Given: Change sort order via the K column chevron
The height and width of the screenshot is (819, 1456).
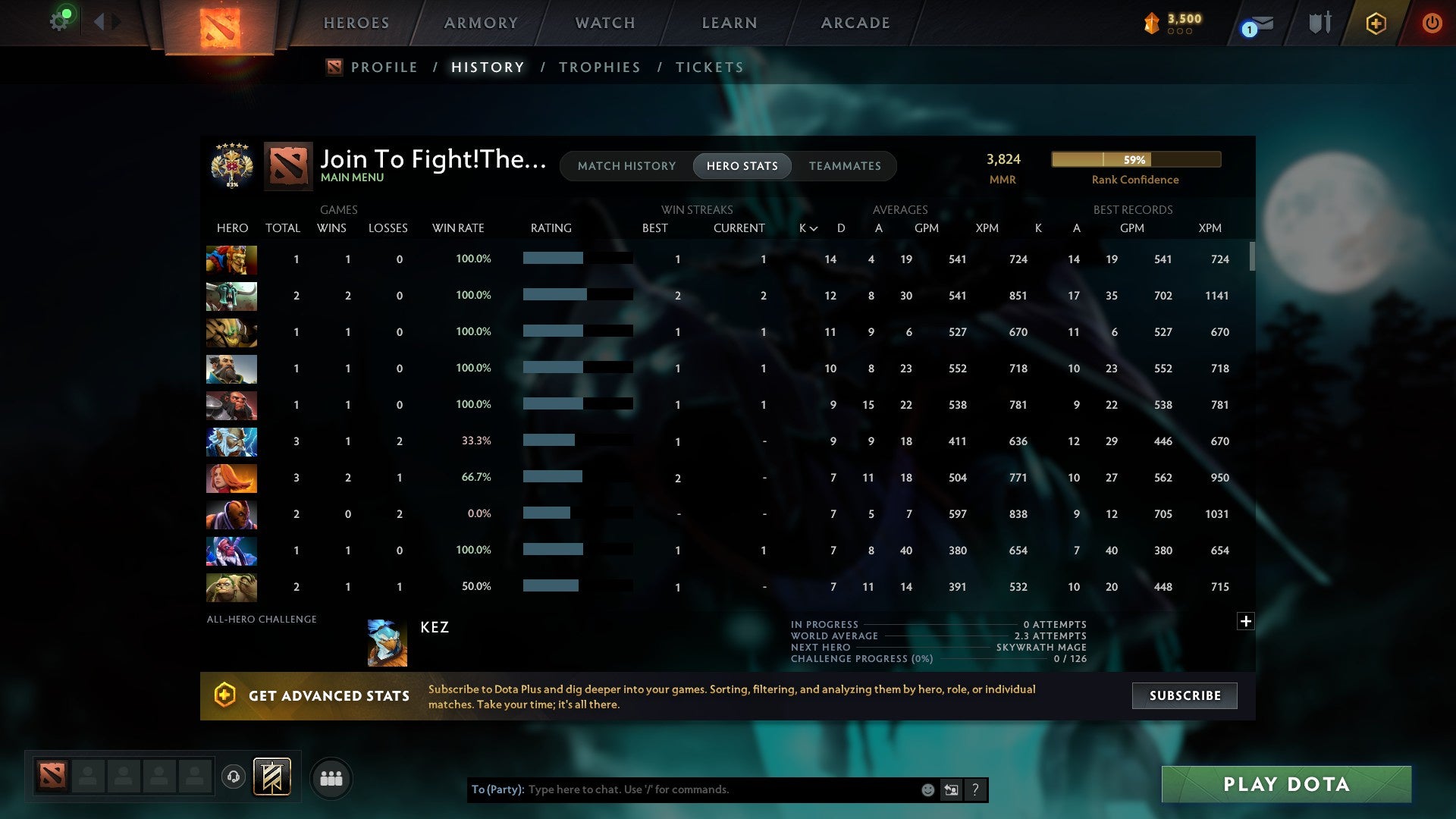Looking at the screenshot, I should 813,227.
